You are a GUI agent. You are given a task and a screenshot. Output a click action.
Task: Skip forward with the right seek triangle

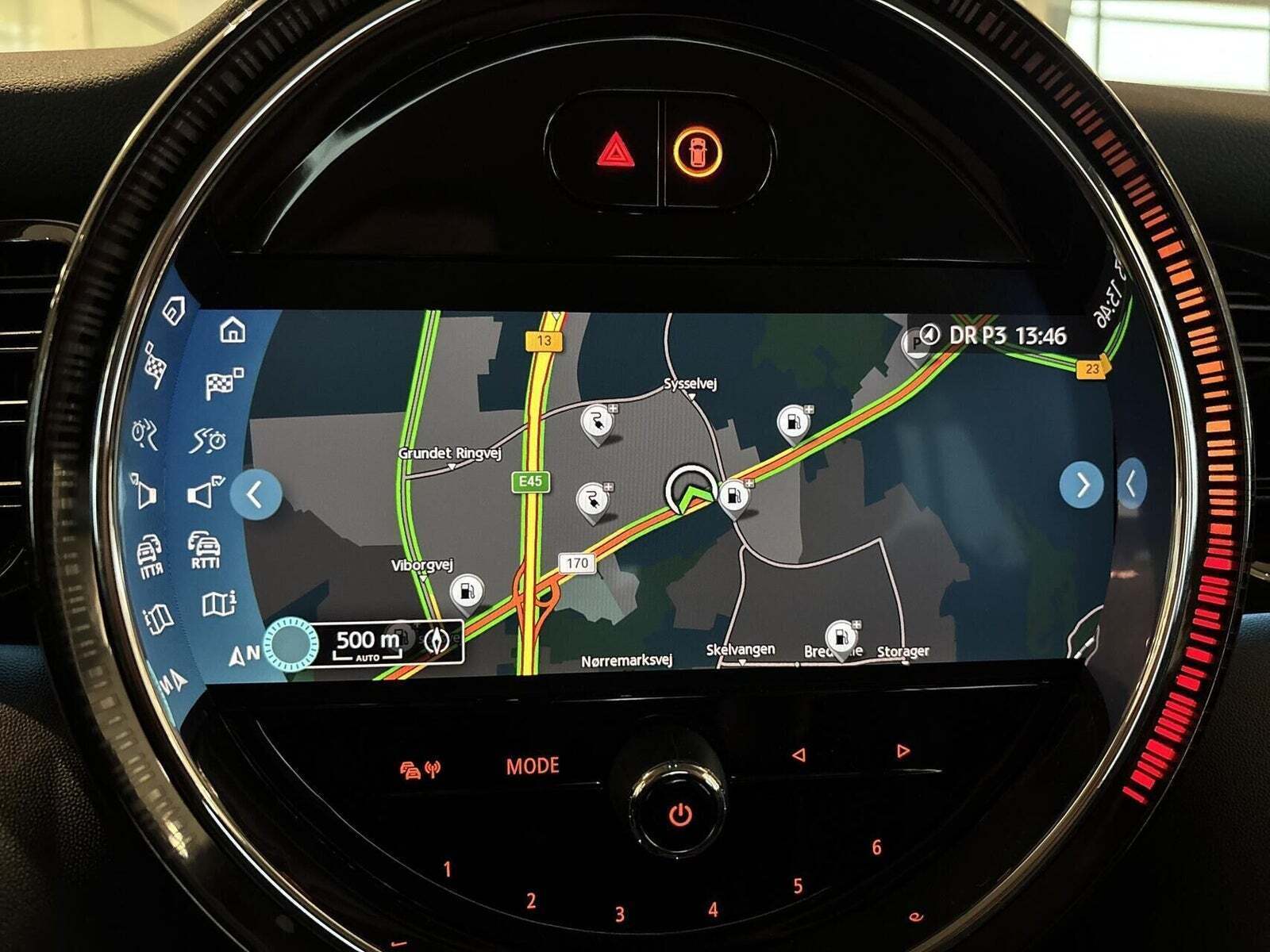click(902, 750)
